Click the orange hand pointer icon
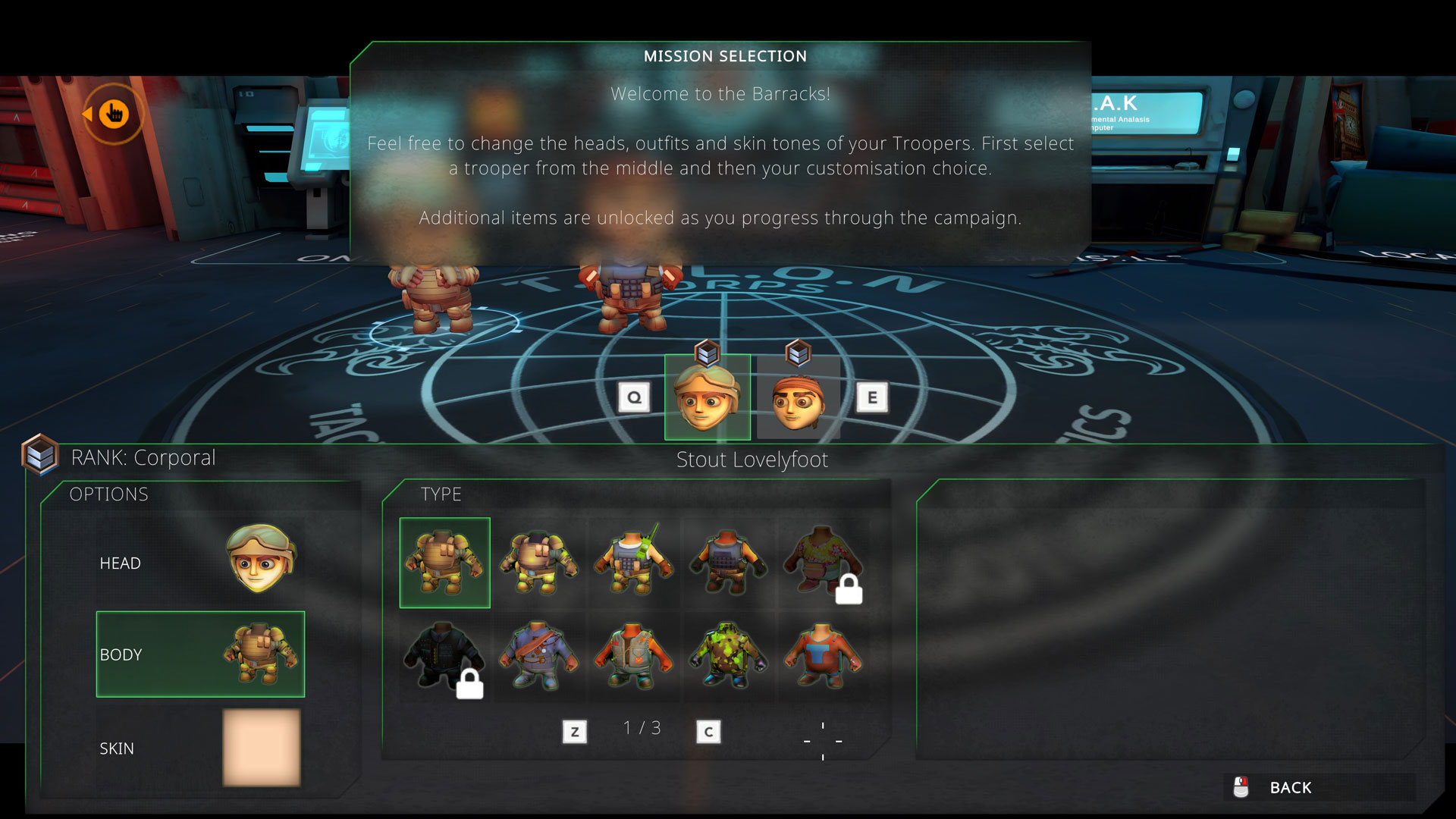The height and width of the screenshot is (819, 1456). pos(114,114)
